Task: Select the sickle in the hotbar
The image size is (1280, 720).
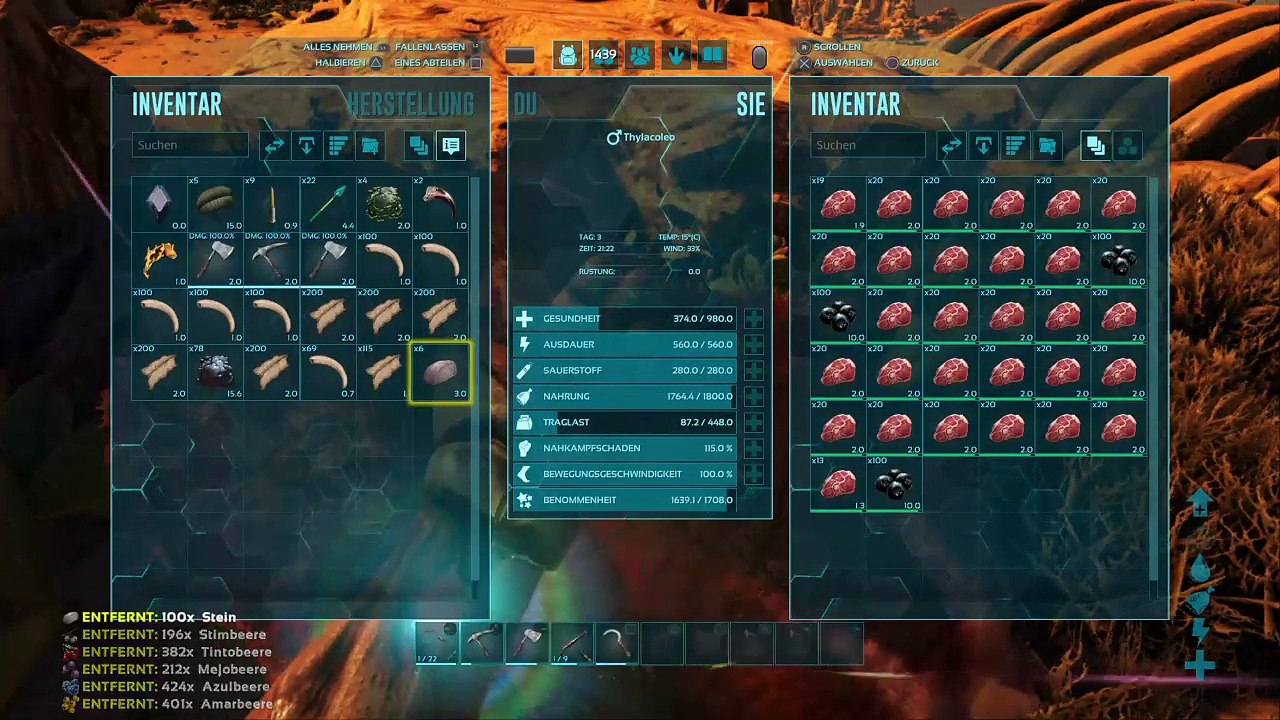Action: 615,643
